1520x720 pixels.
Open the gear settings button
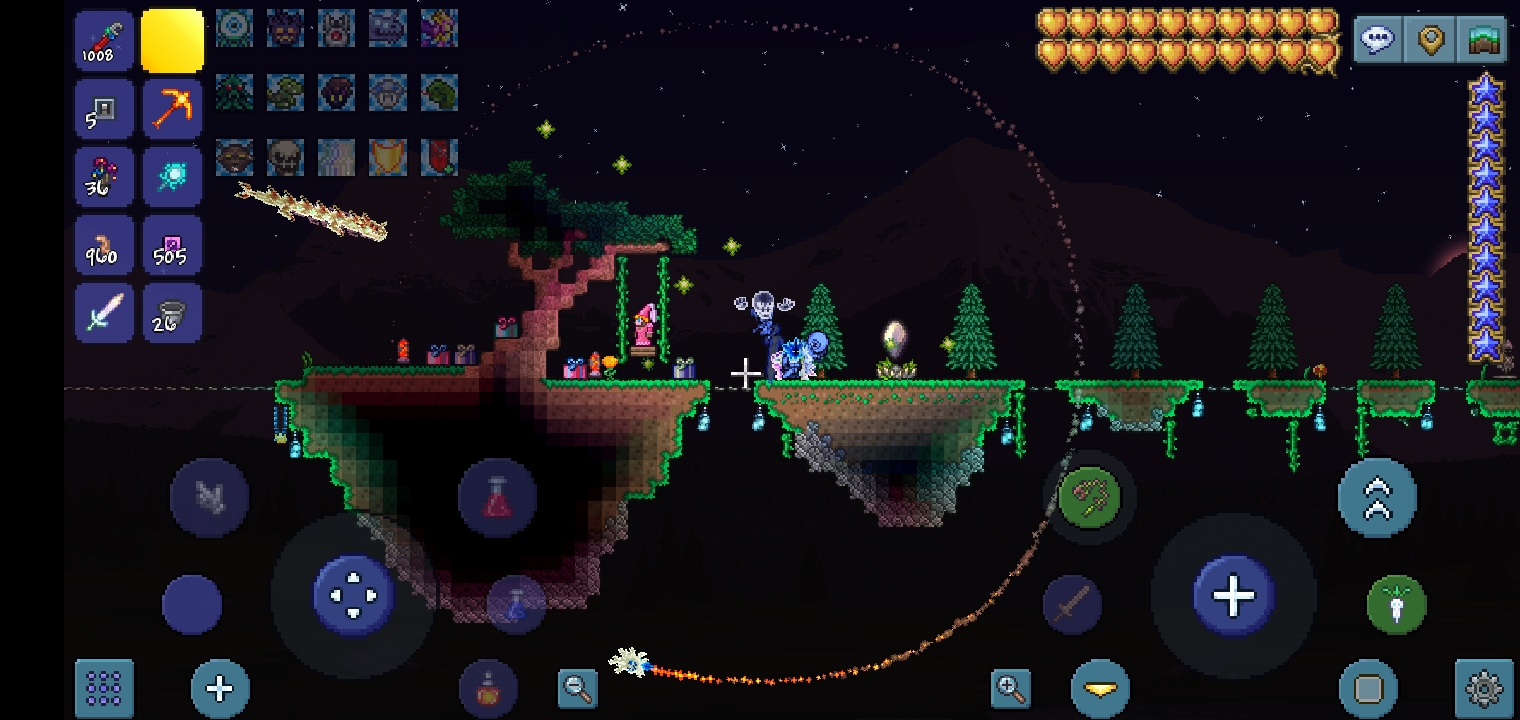[1484, 688]
